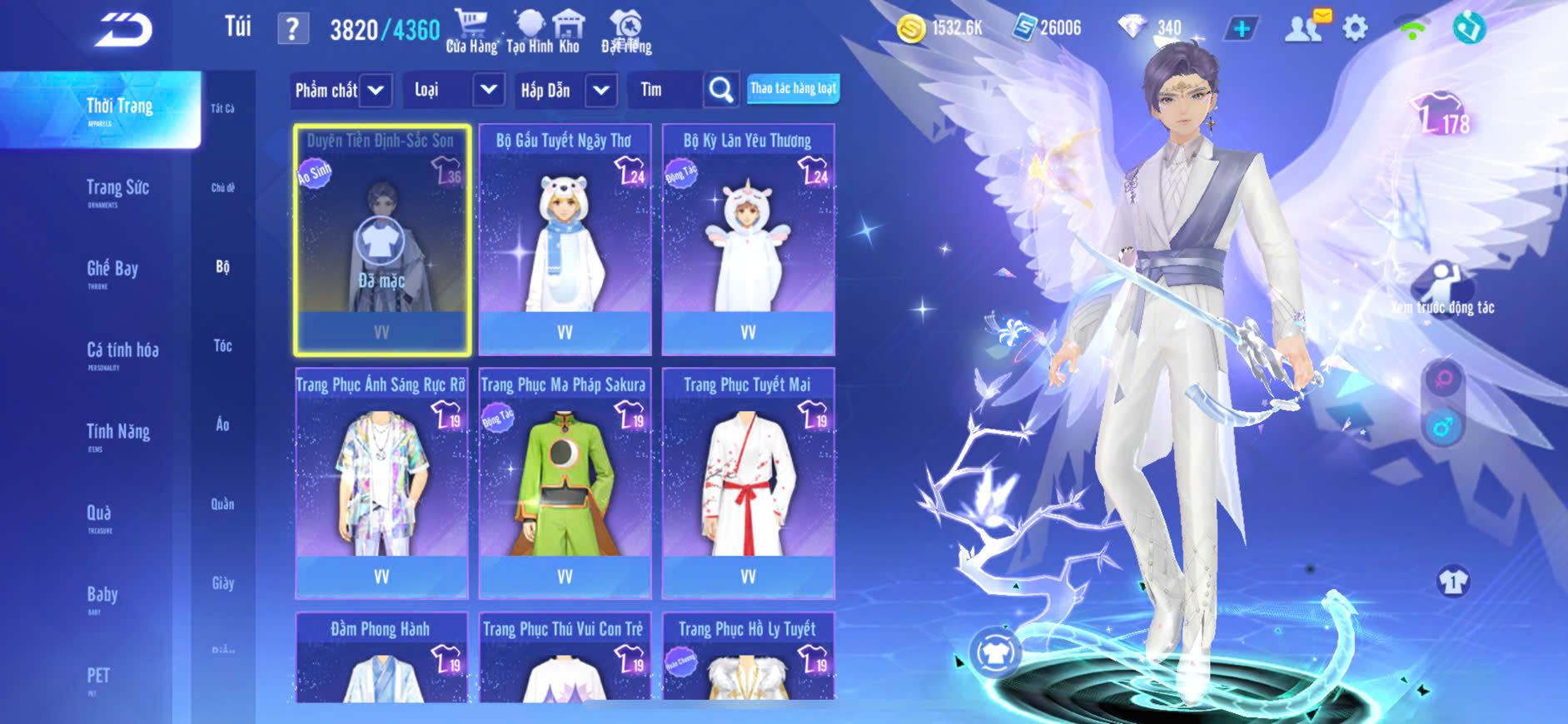Activate Thao tác hàng loạt batch button
Image resolution: width=1568 pixels, height=724 pixels.
[x=793, y=88]
